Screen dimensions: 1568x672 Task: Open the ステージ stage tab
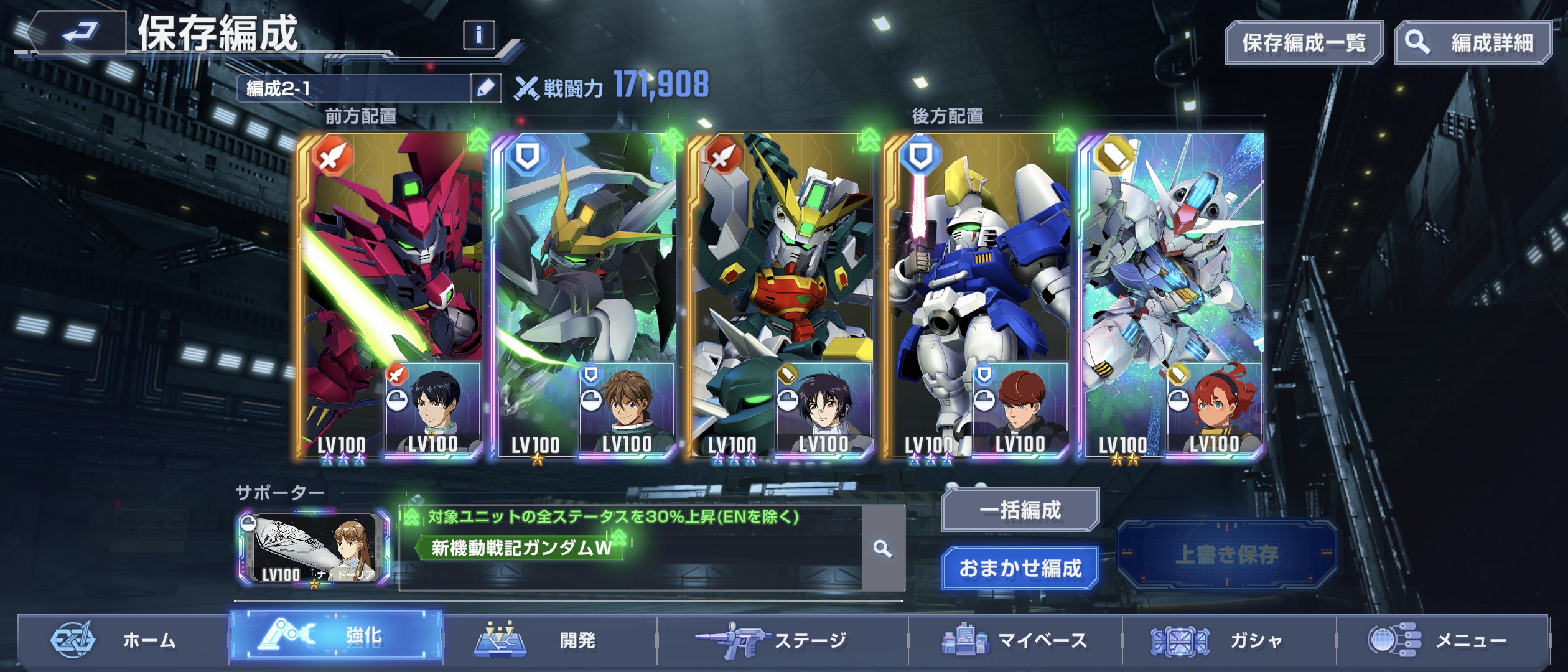click(783, 640)
